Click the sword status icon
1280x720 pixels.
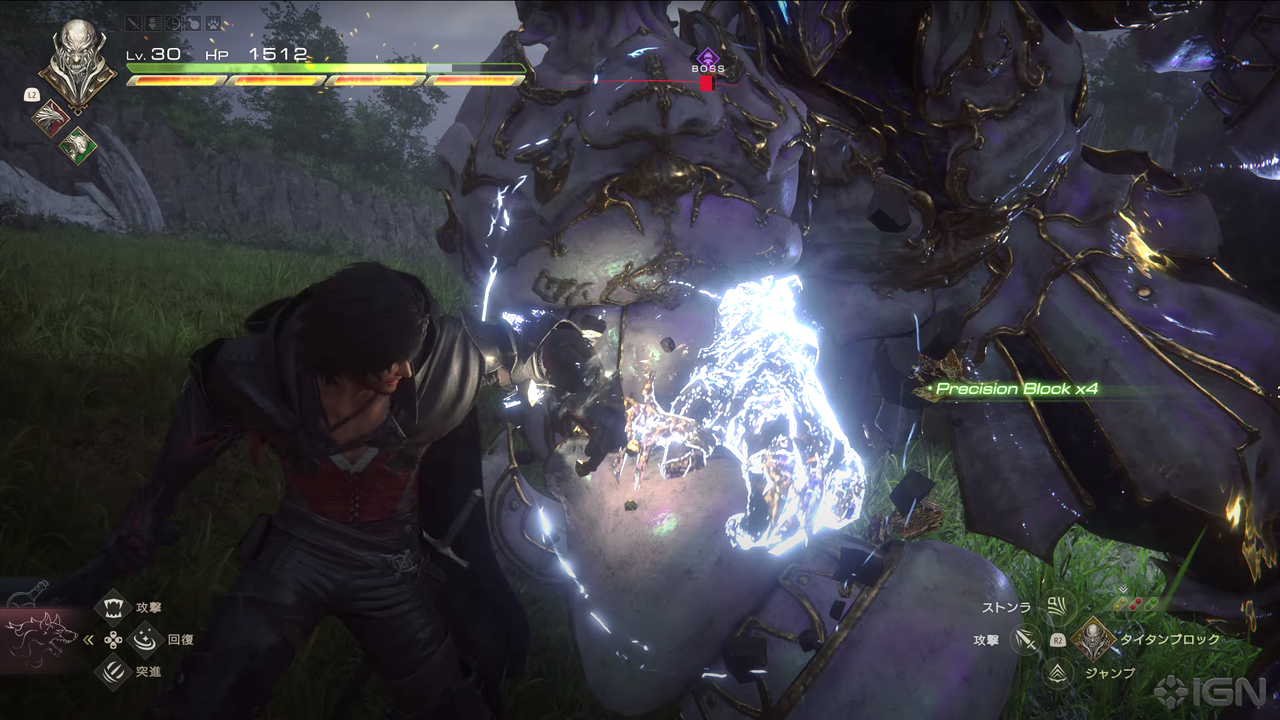coord(134,23)
